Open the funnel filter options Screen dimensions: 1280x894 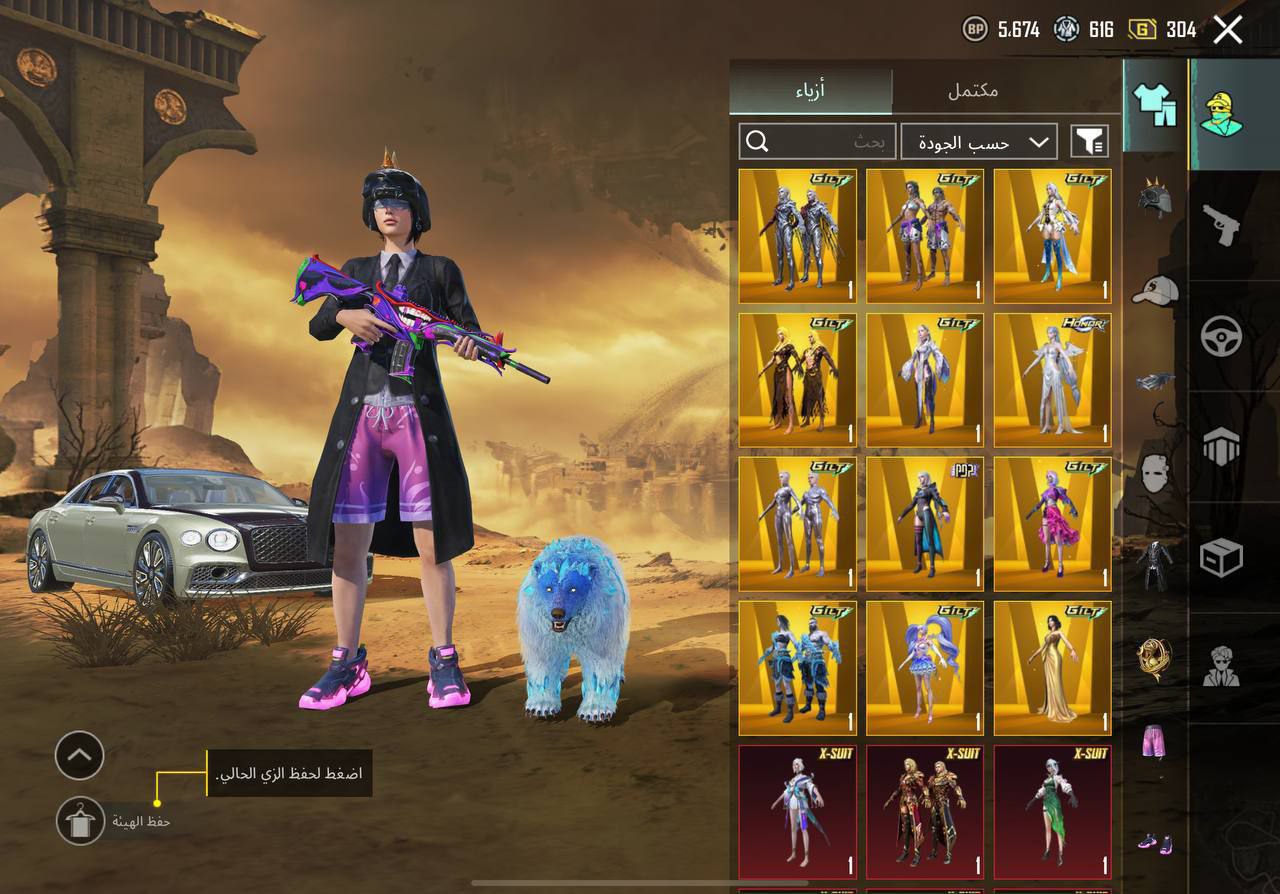1089,142
